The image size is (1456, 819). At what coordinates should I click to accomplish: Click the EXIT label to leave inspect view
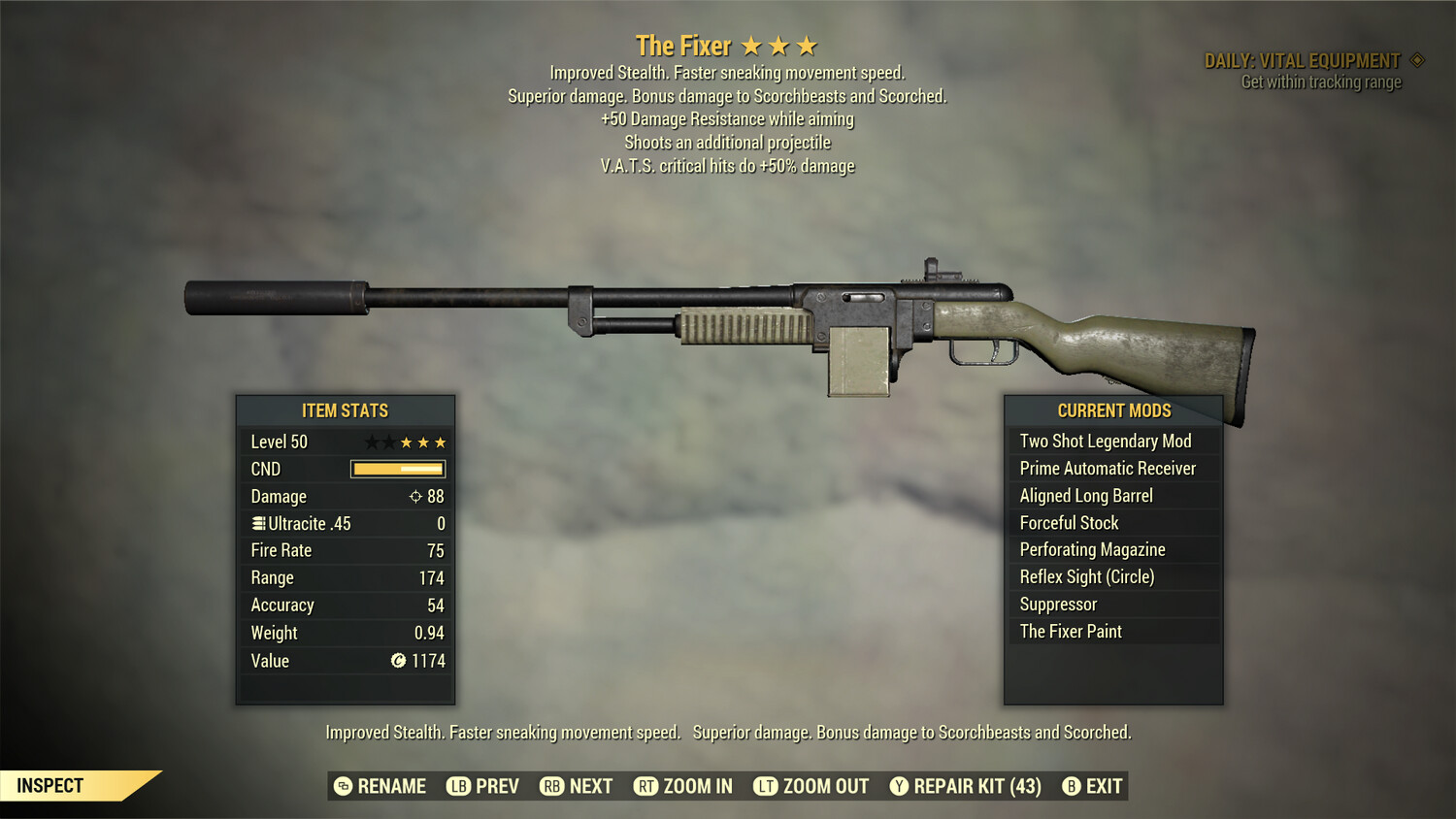coord(1105,786)
